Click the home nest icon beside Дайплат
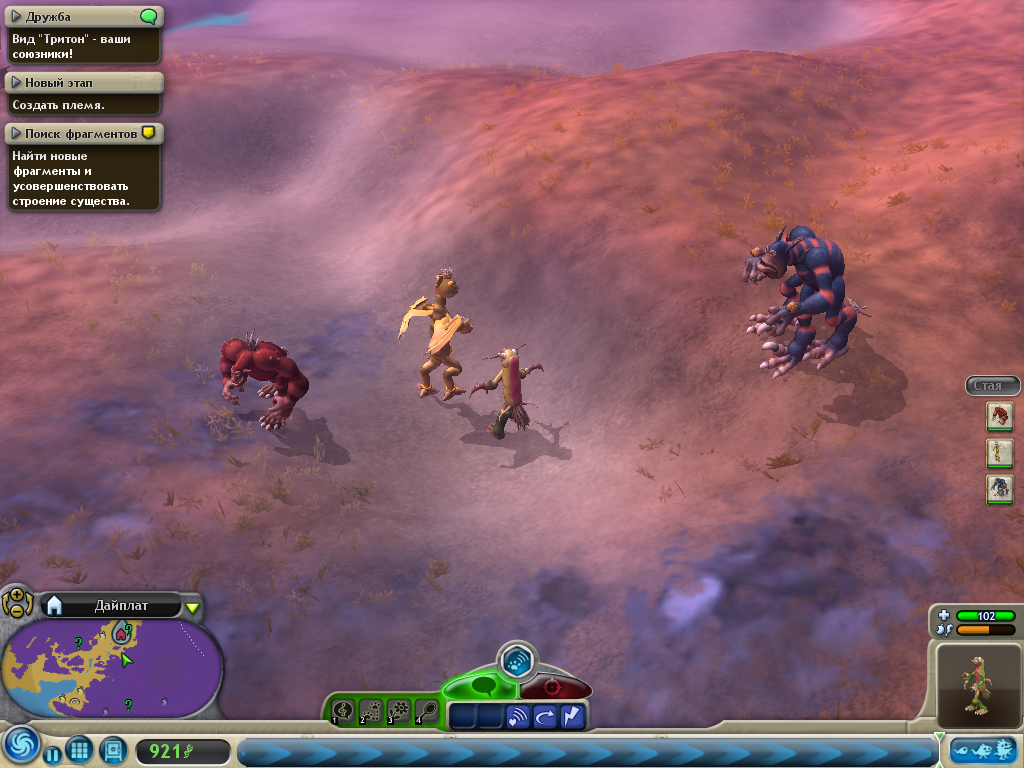The height and width of the screenshot is (768, 1024). point(55,605)
